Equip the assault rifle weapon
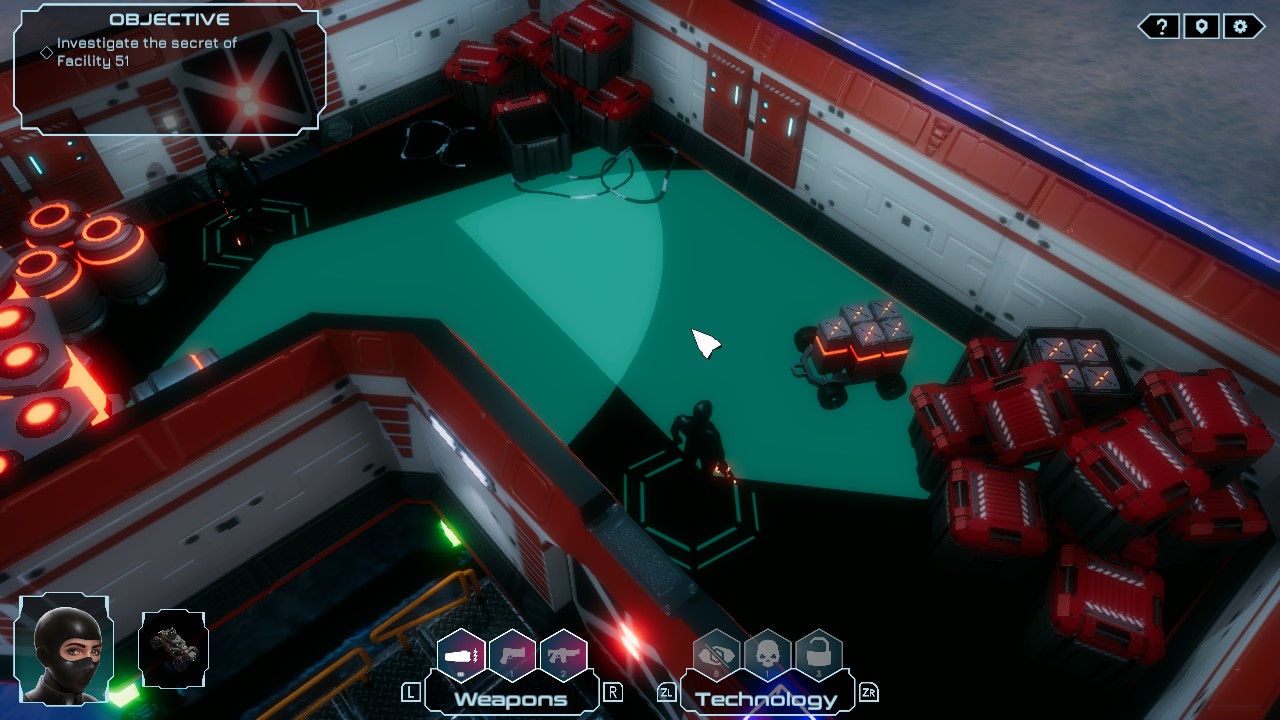Image resolution: width=1280 pixels, height=720 pixels. [562, 655]
